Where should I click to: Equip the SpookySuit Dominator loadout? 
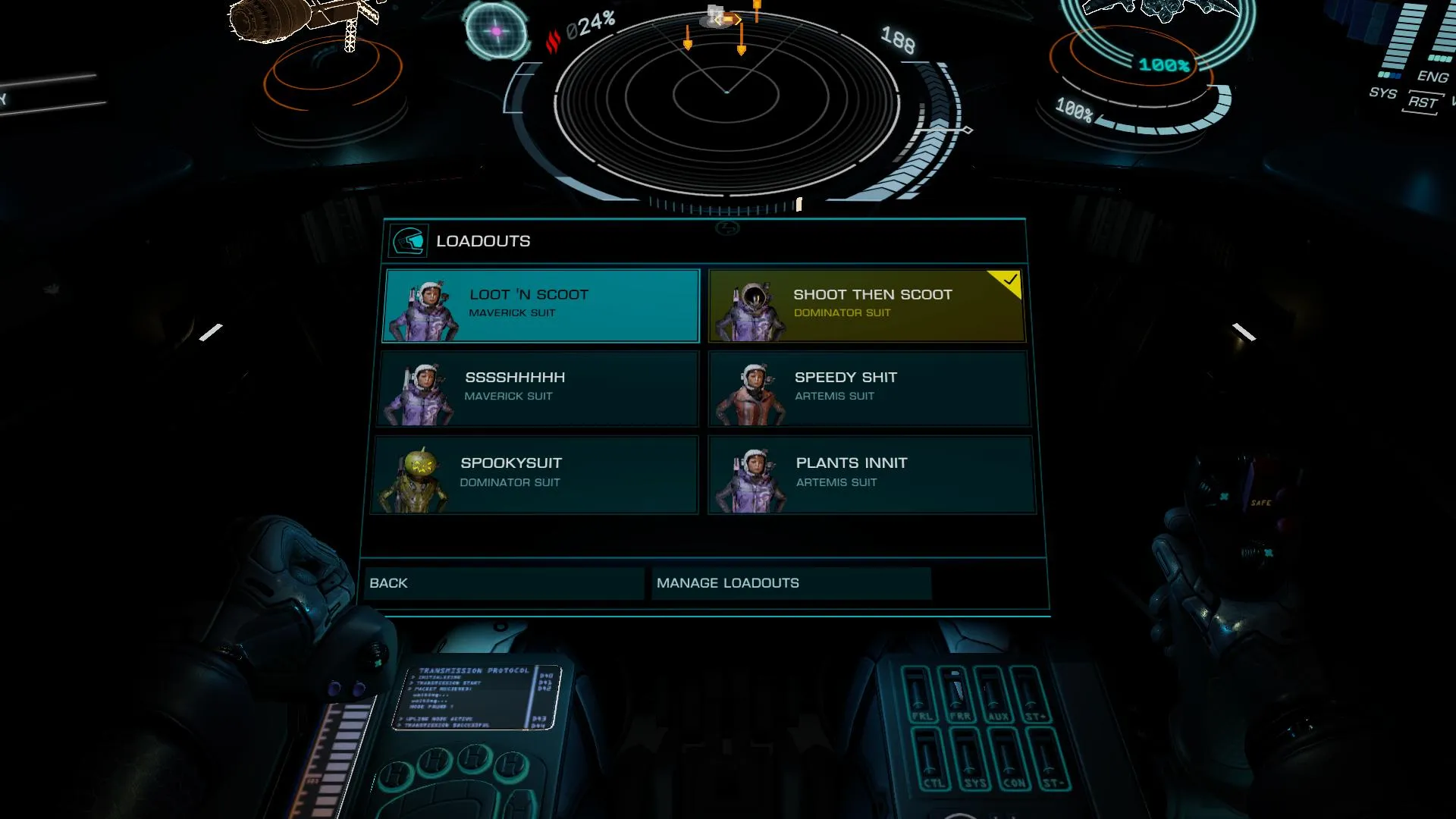[x=535, y=474]
